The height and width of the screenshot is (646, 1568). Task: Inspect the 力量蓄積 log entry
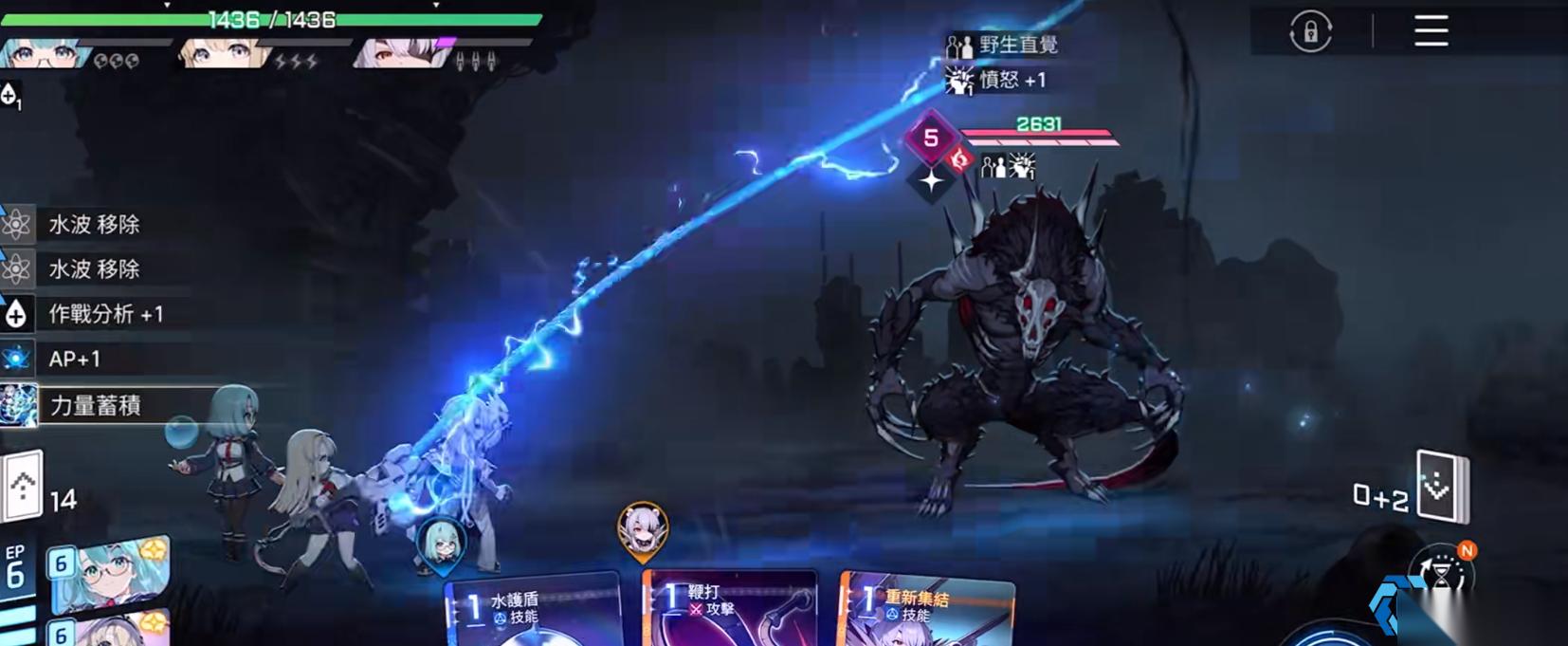pyautogui.click(x=95, y=405)
